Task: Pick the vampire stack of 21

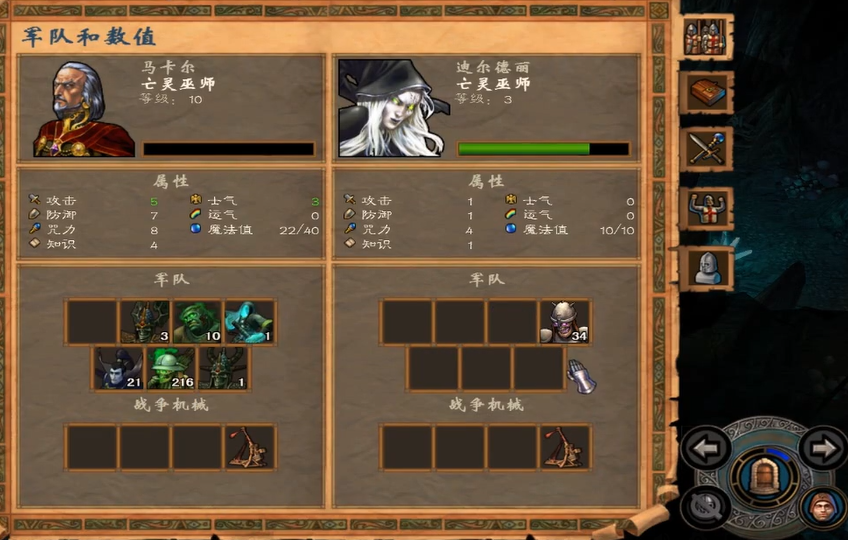Action: coord(119,368)
